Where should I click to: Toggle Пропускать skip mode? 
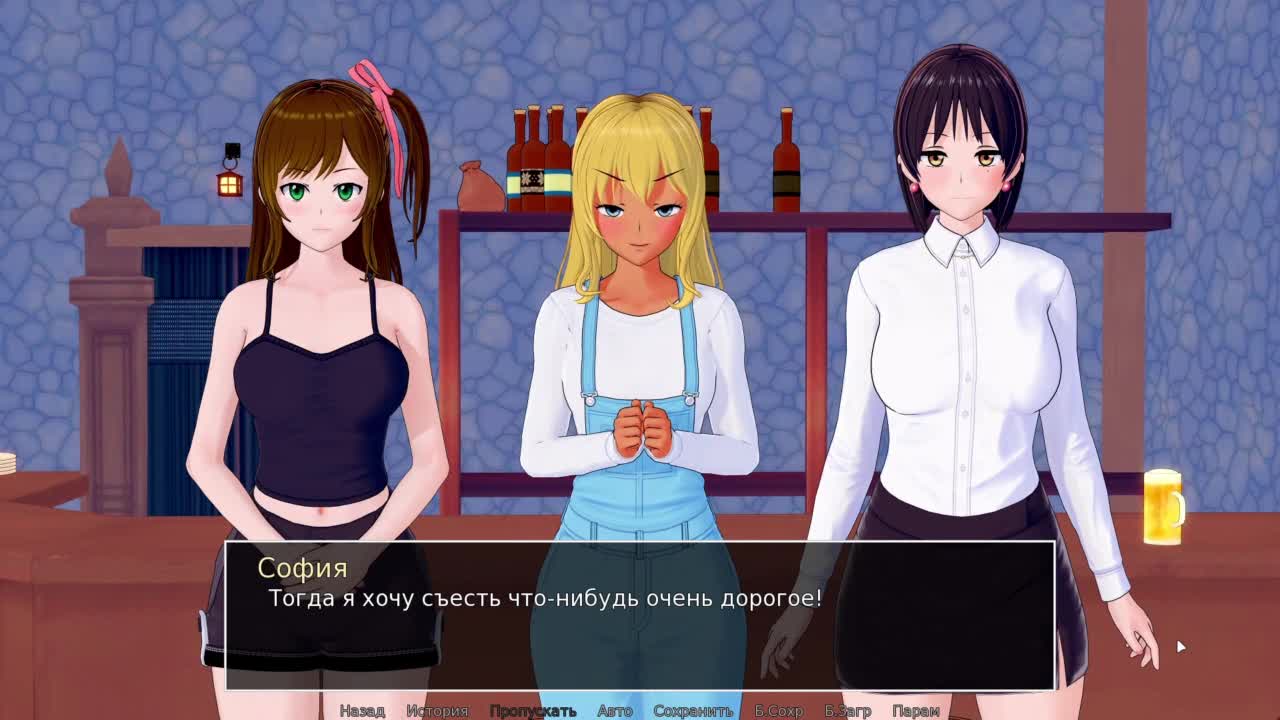[x=532, y=711]
